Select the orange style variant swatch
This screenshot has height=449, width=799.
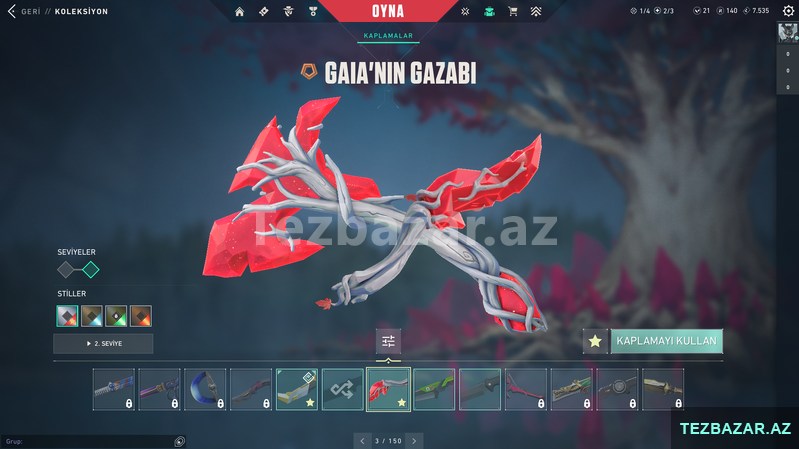141,316
